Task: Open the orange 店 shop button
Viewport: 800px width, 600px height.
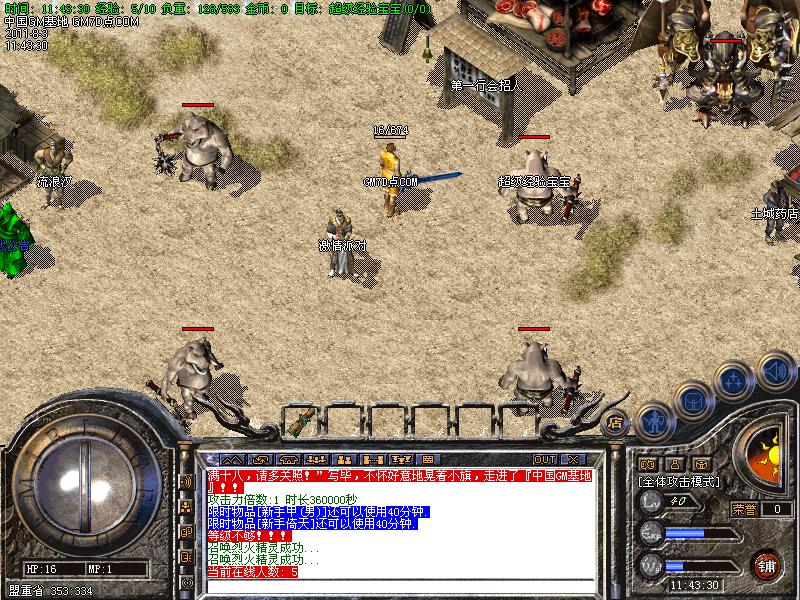Action: tap(616, 421)
